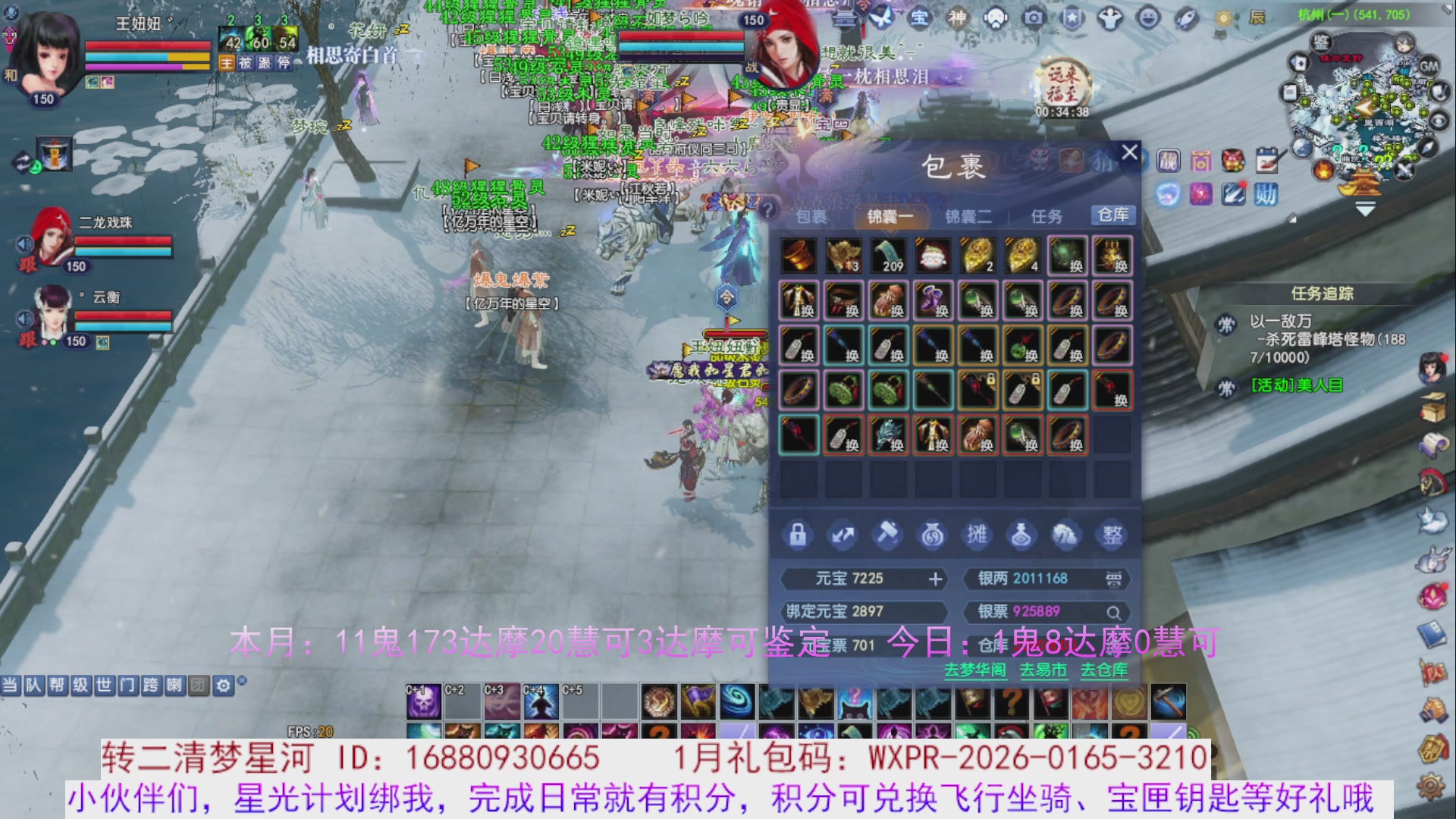The image size is (1456, 819).
Task: Select the hammer repair icon in the bag panel
Action: point(888,535)
